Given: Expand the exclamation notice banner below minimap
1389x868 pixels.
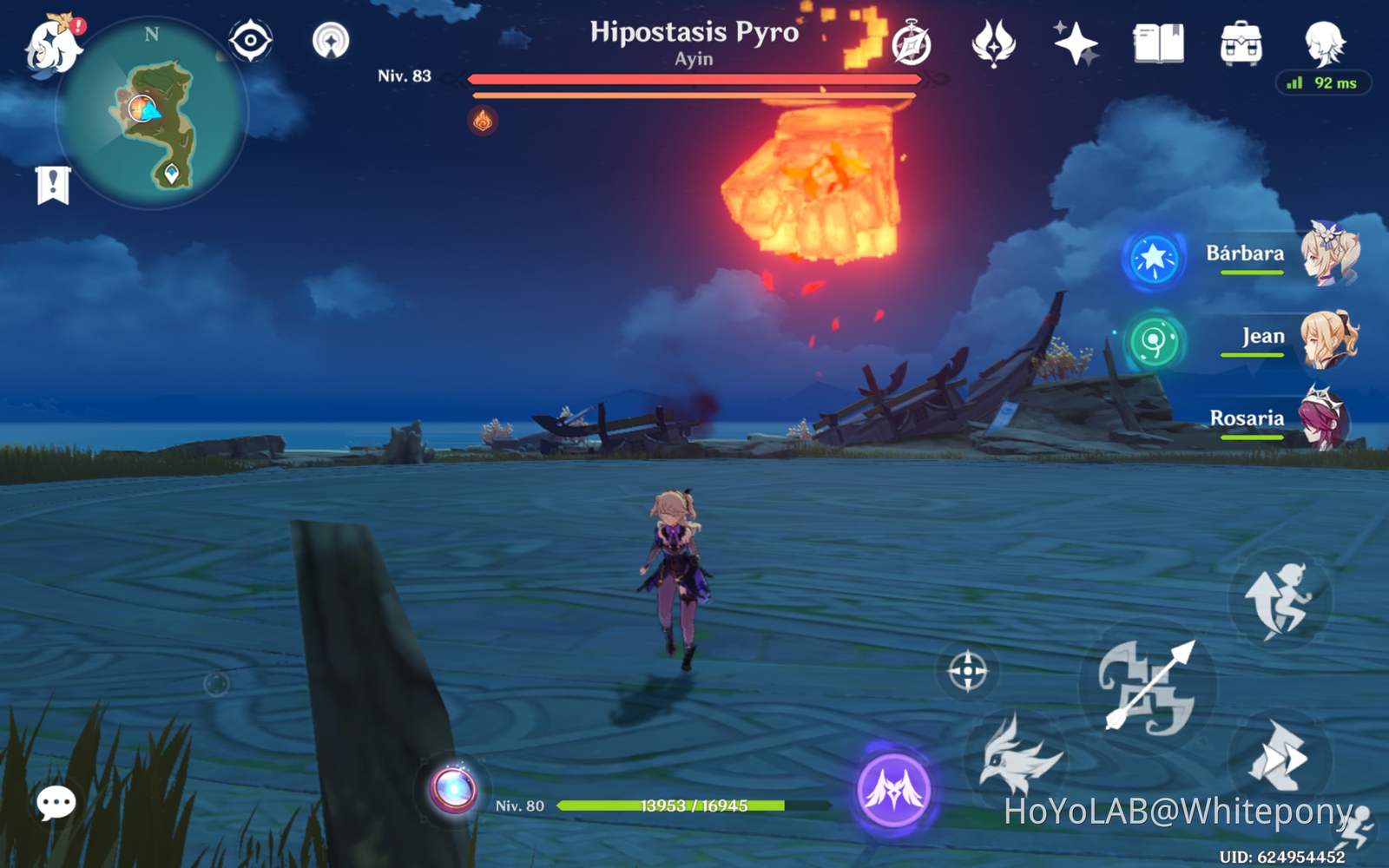Looking at the screenshot, I should 53,183.
